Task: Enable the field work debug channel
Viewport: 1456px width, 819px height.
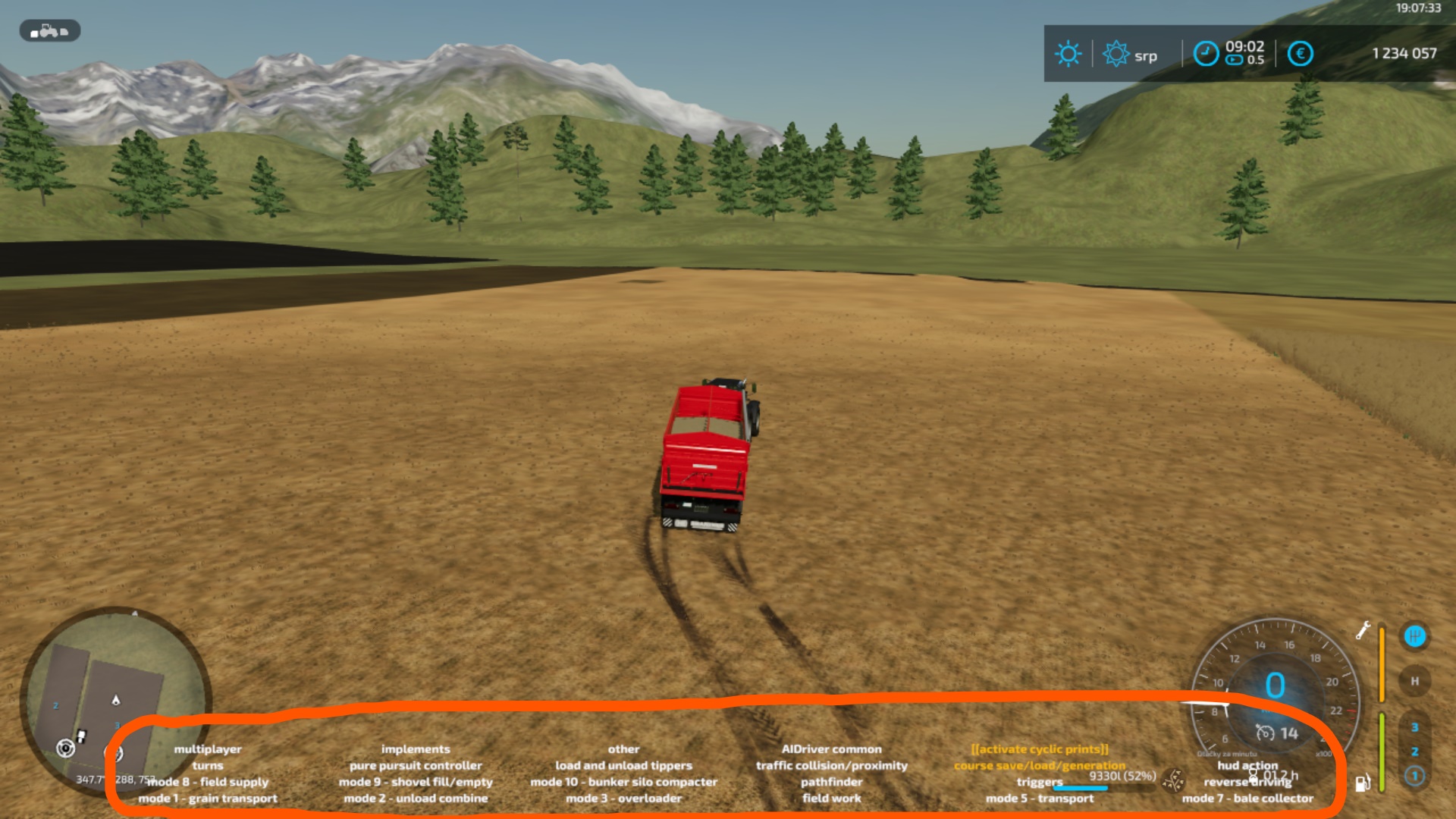Action: [x=831, y=799]
